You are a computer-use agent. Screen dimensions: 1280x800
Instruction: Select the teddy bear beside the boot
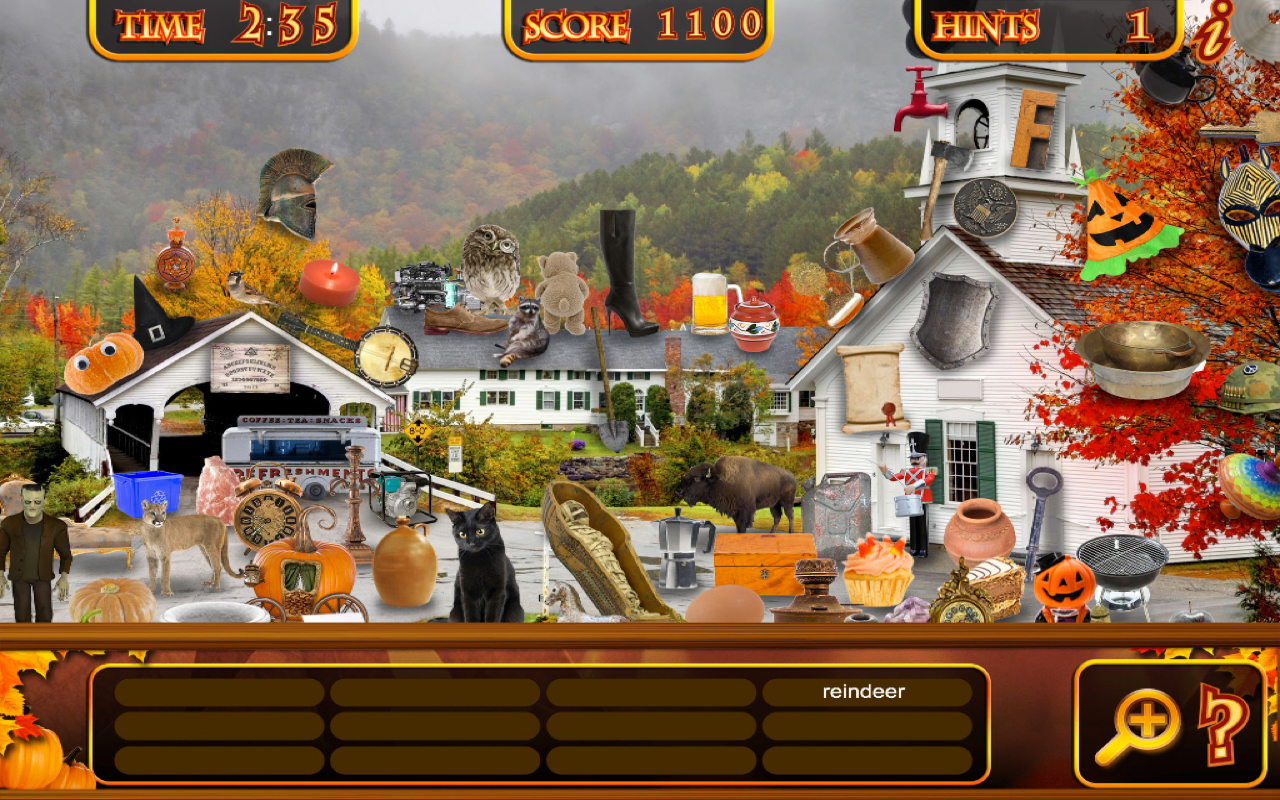tap(561, 290)
